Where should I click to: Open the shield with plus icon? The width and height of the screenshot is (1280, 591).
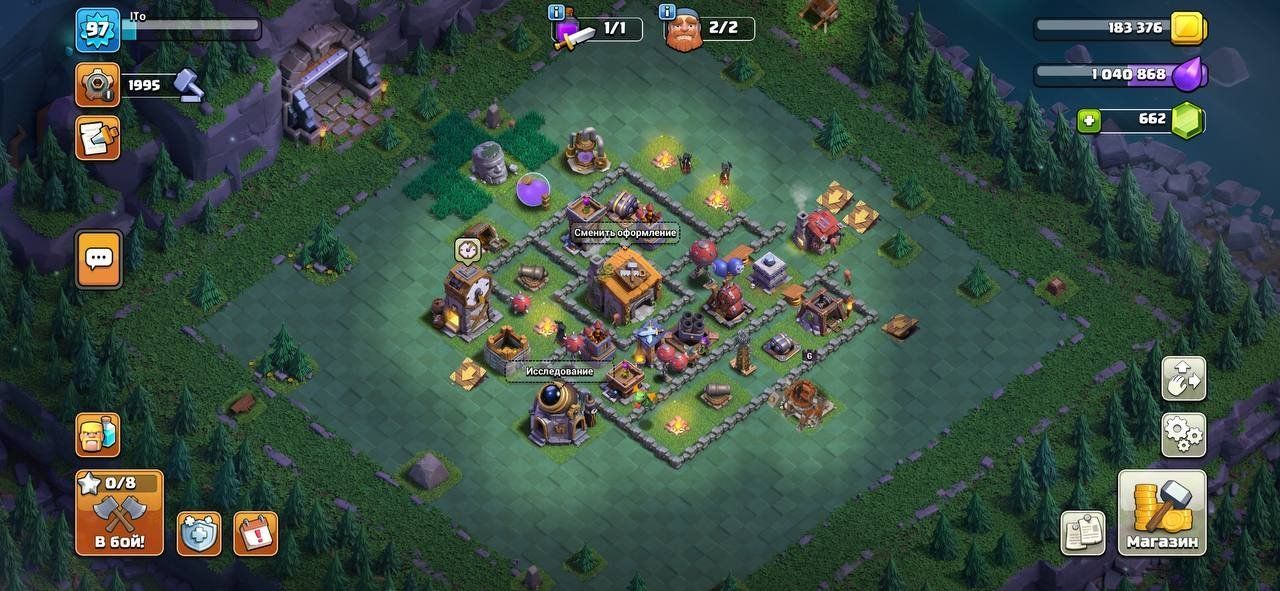point(199,533)
